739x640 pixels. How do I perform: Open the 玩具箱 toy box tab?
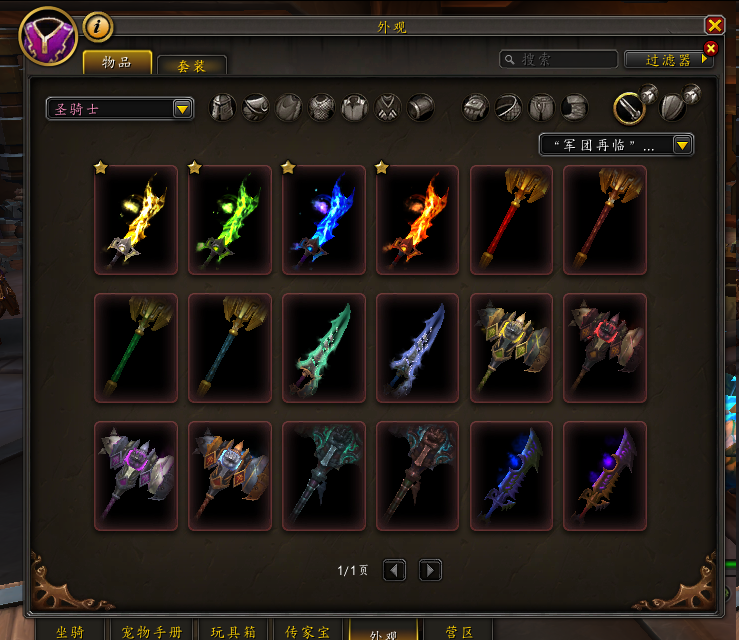(234, 631)
